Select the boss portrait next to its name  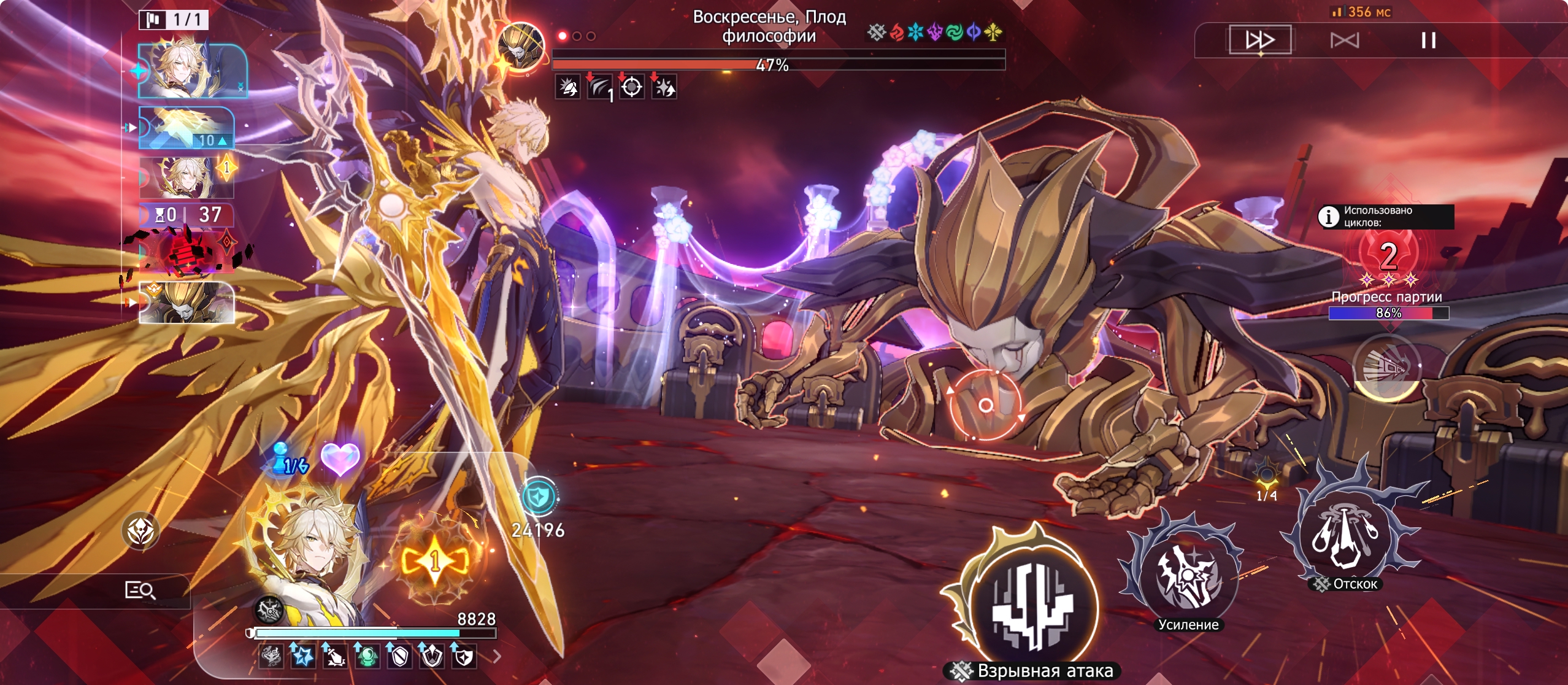(521, 47)
